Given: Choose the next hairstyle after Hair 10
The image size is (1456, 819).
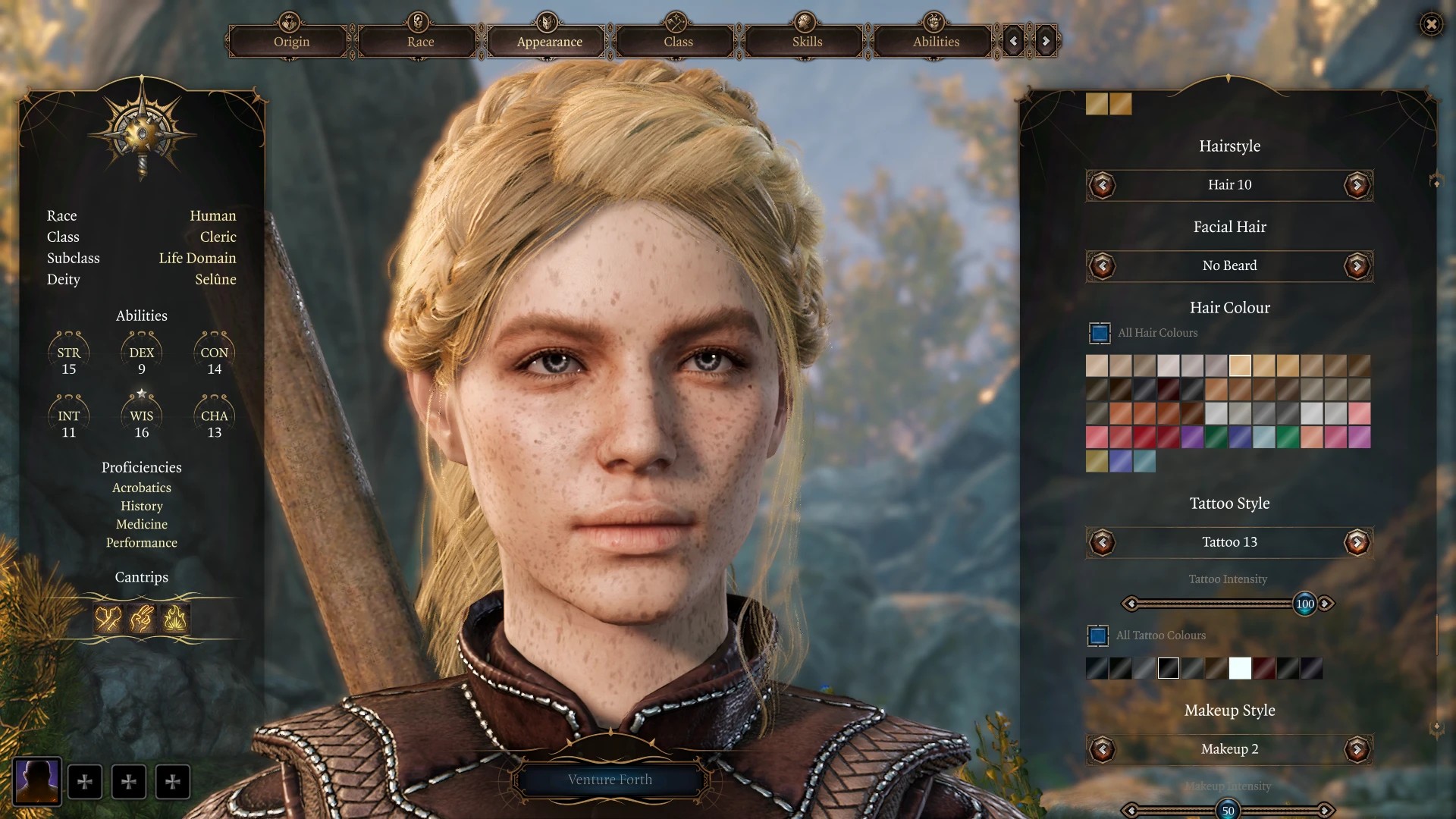Looking at the screenshot, I should click(x=1357, y=185).
